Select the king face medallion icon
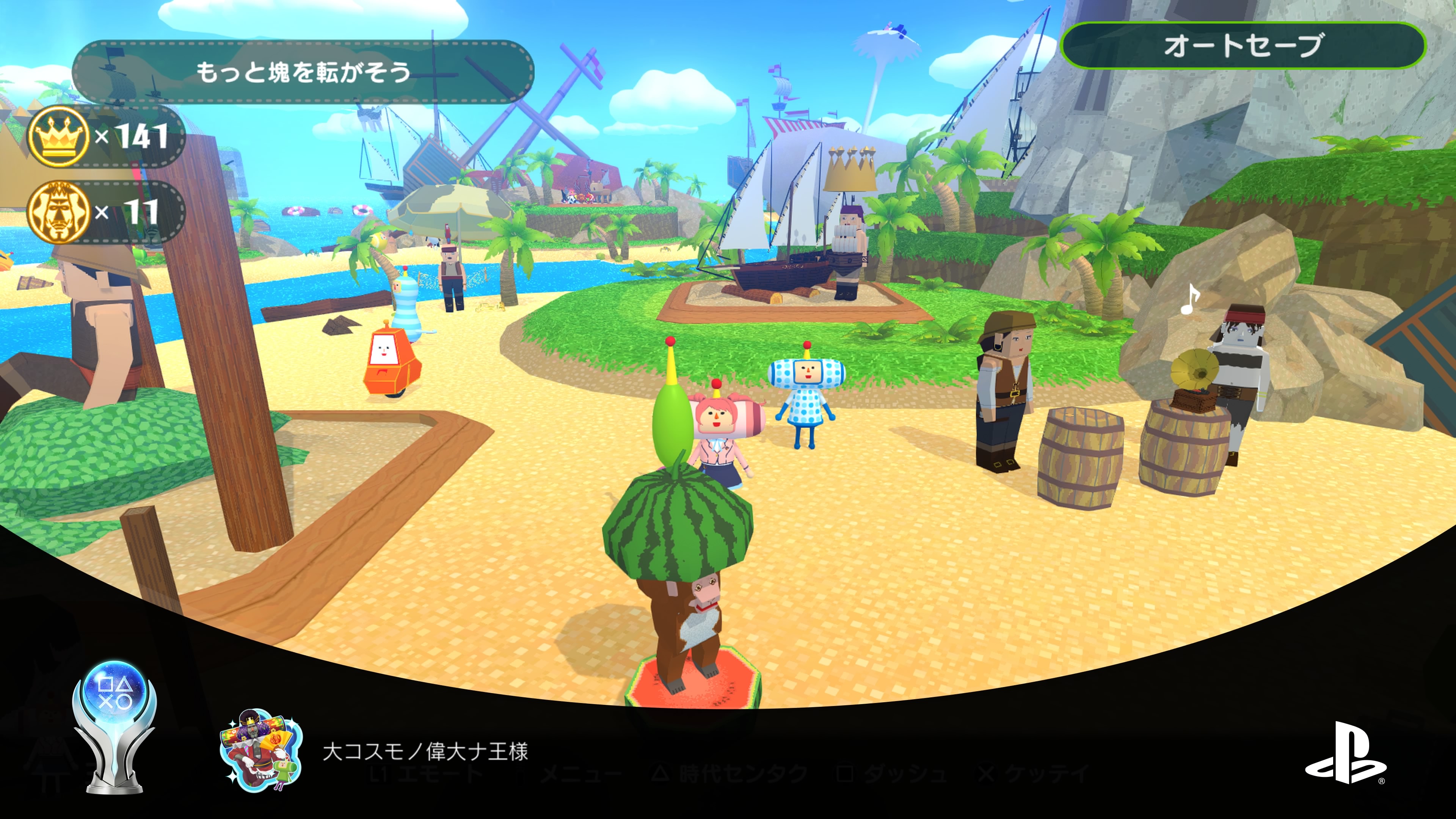 58,212
